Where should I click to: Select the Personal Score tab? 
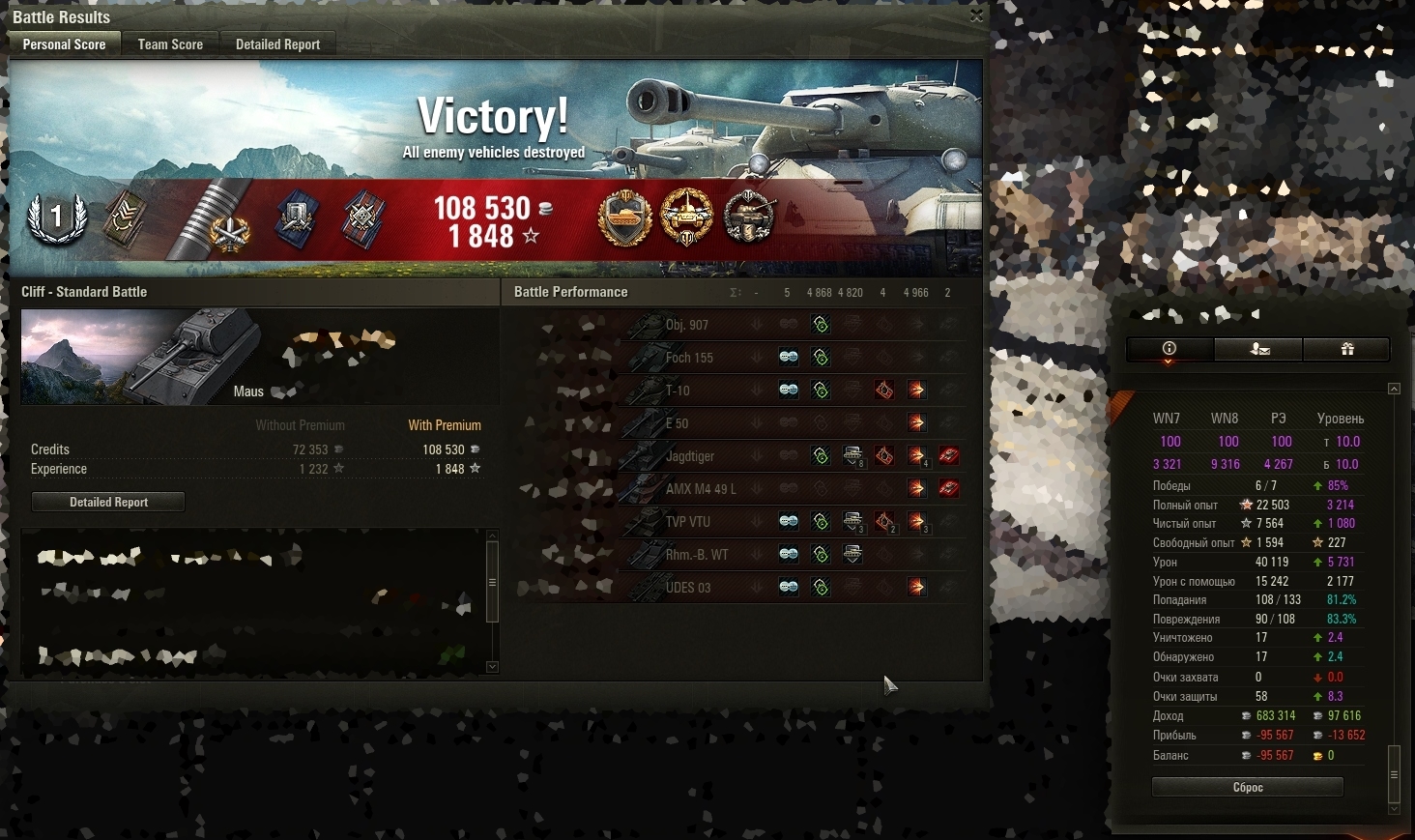(64, 44)
